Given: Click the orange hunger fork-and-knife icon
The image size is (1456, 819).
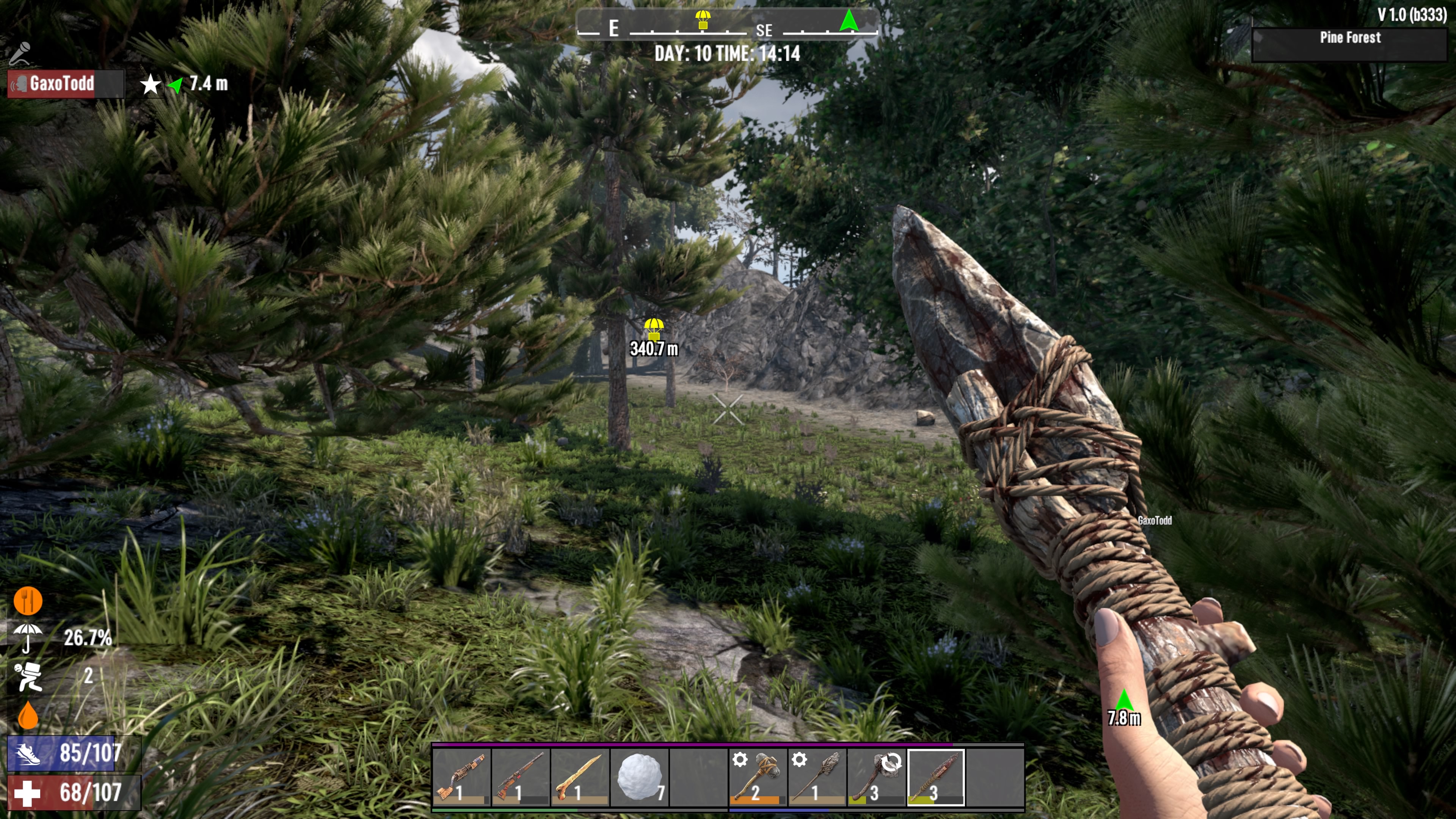Looking at the screenshot, I should (x=28, y=600).
